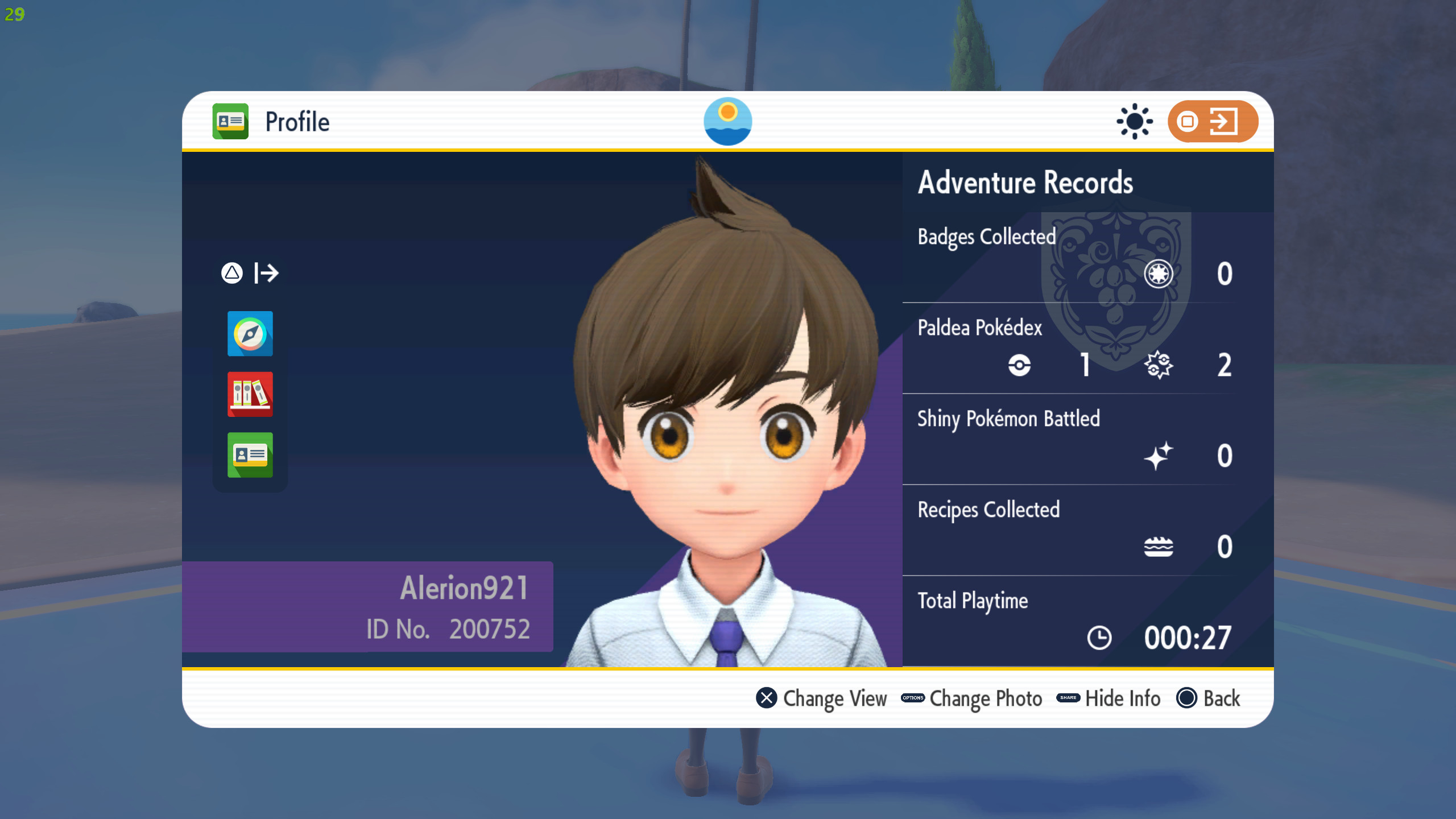Click the weather indicator icon at top center

pos(728,121)
